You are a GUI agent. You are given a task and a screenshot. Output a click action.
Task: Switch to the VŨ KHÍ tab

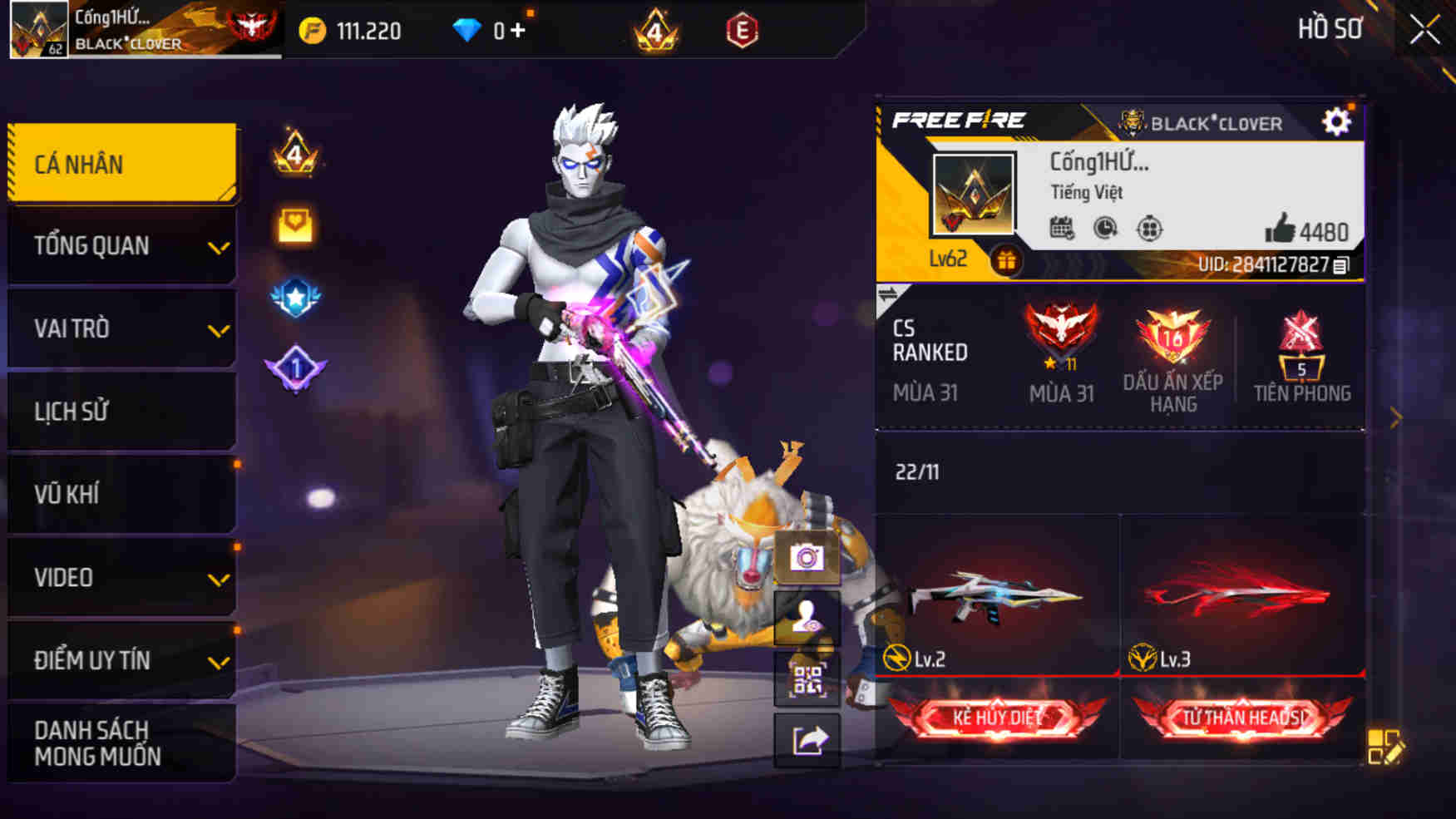point(121,494)
